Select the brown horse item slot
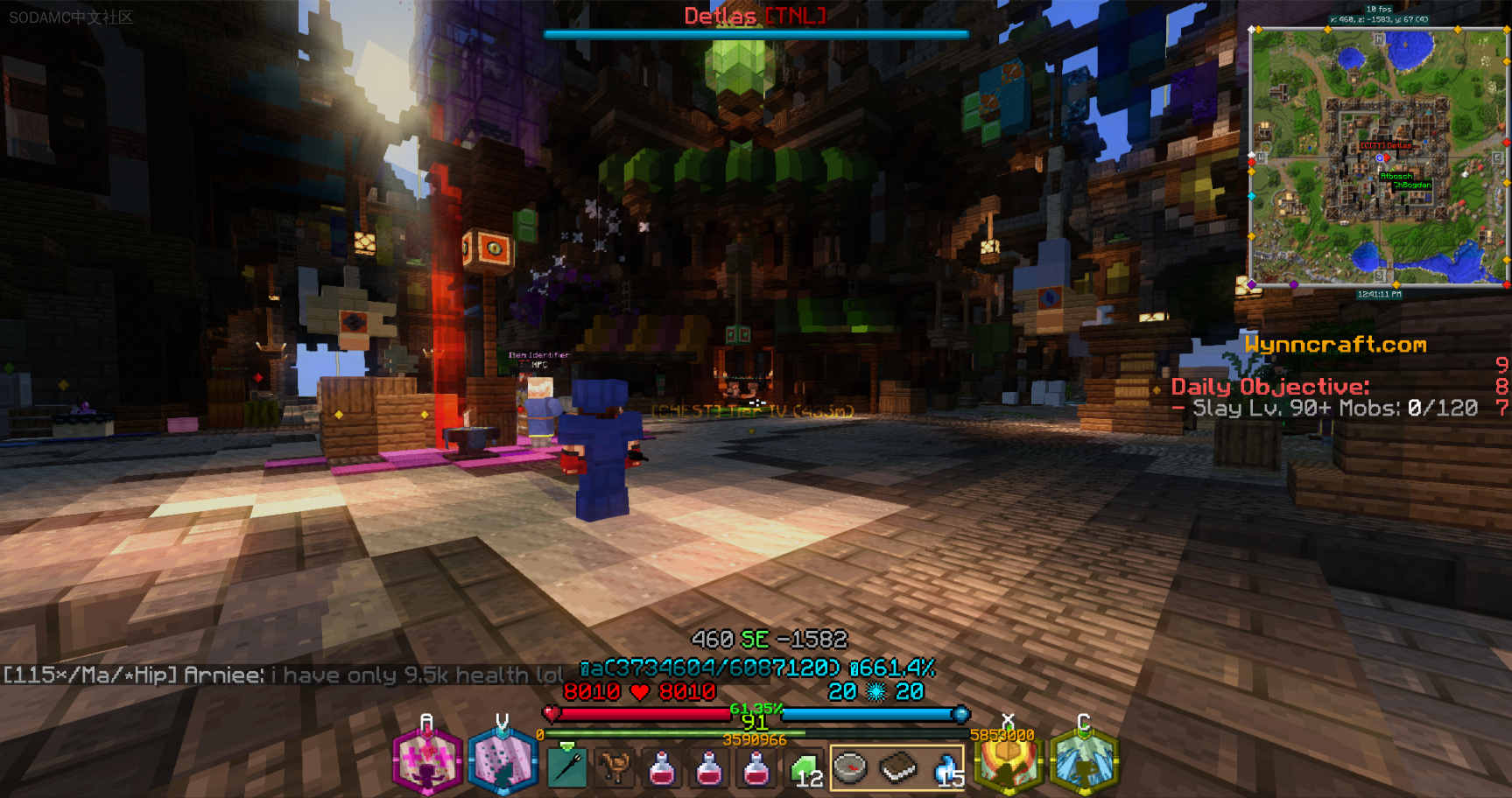Image resolution: width=1512 pixels, height=798 pixels. point(615,768)
